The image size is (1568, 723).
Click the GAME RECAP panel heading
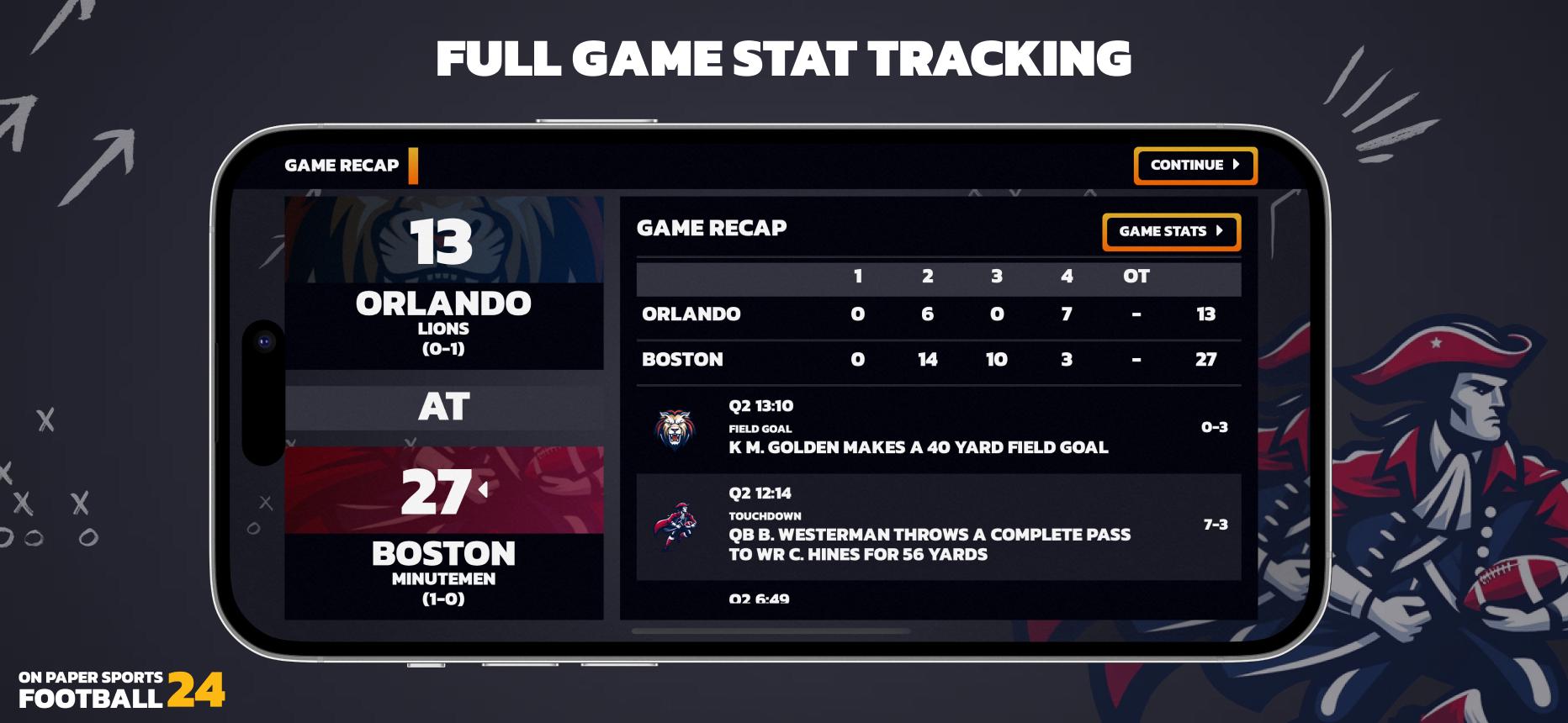712,228
